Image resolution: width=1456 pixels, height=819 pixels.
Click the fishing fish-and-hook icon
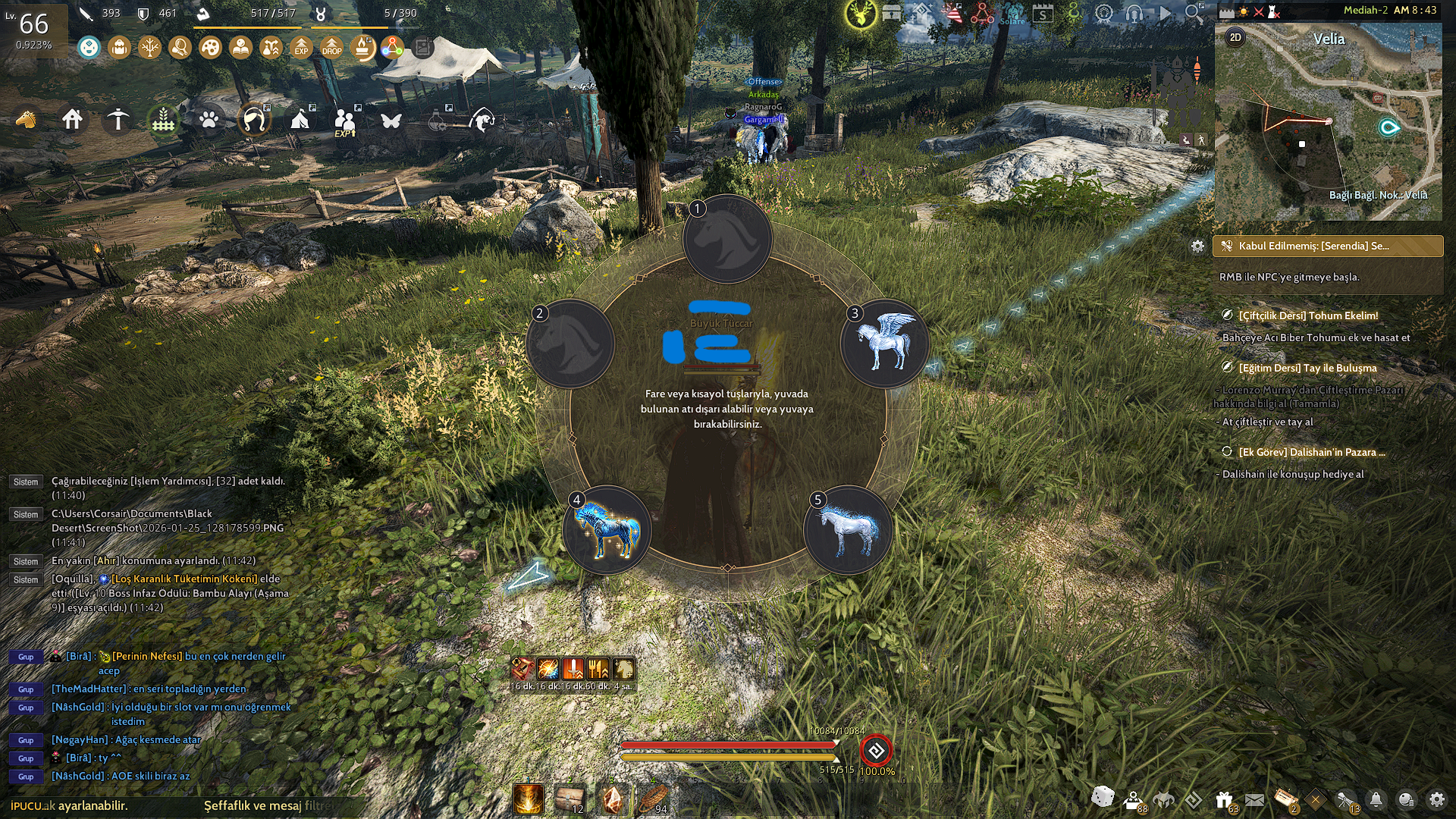pos(482,120)
